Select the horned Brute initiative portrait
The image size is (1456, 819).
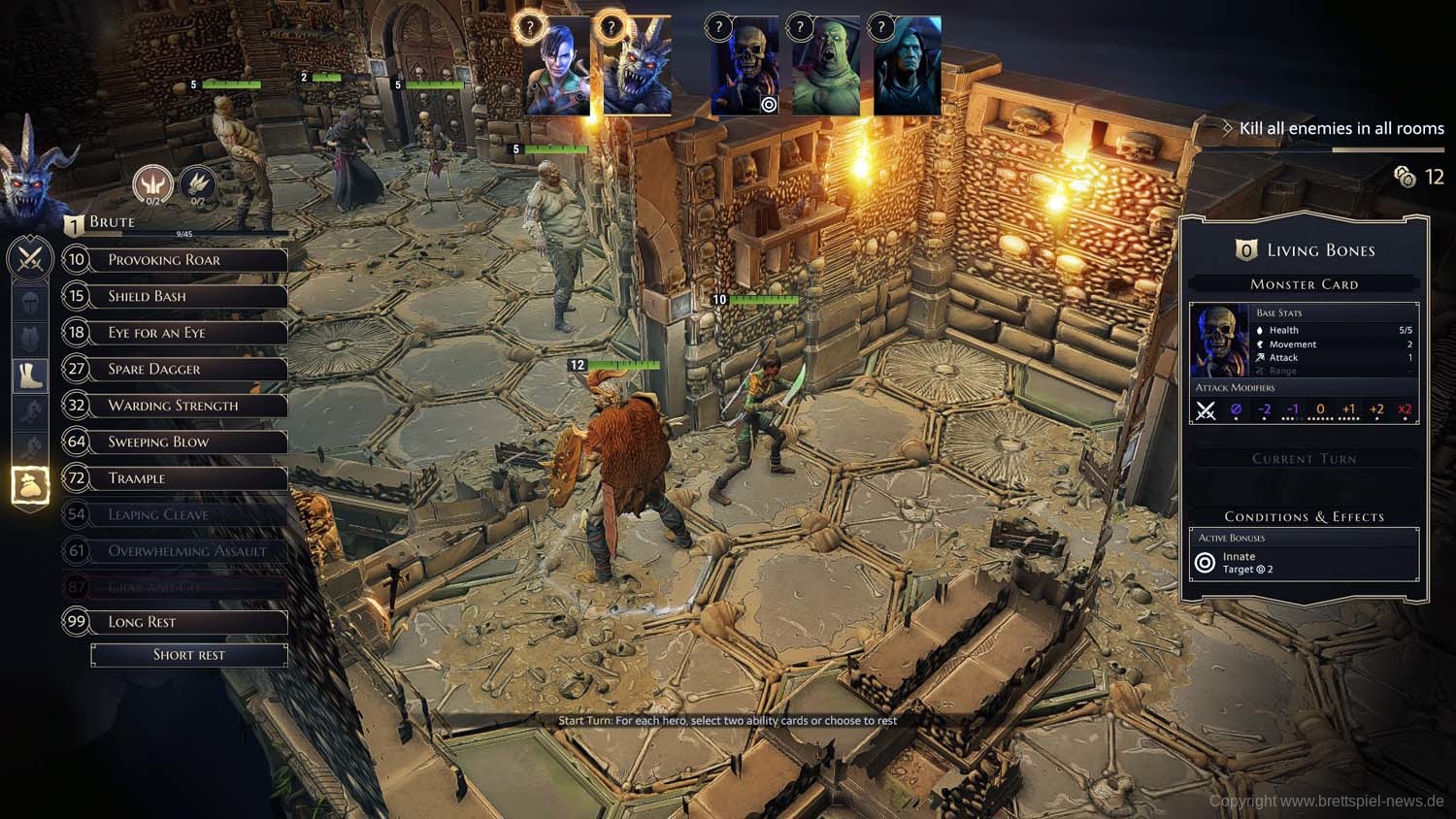click(x=637, y=66)
